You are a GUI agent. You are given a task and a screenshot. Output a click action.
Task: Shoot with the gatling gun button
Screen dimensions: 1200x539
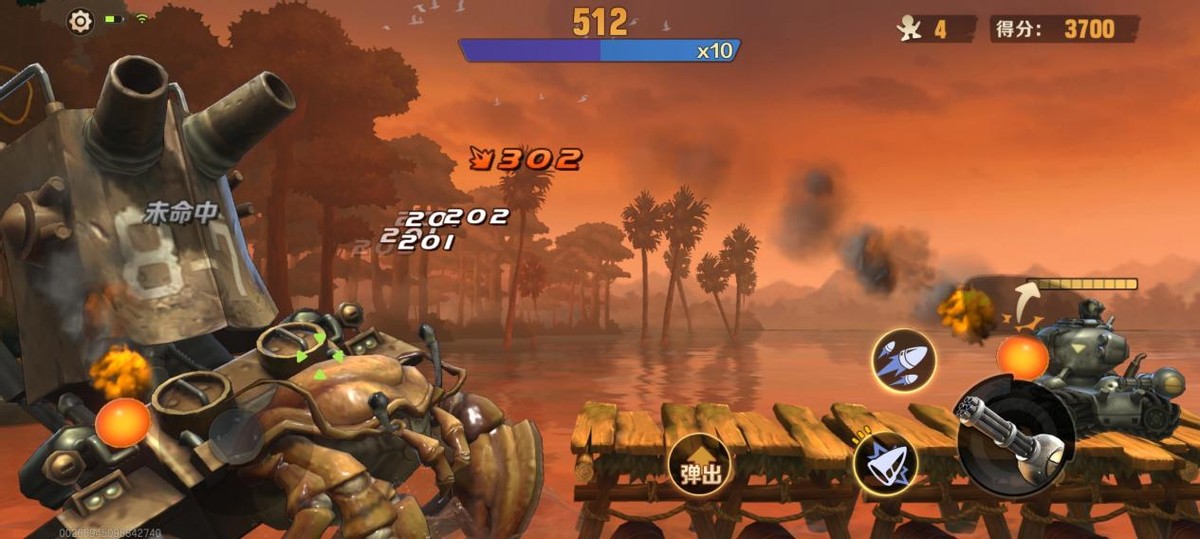click(x=1014, y=436)
